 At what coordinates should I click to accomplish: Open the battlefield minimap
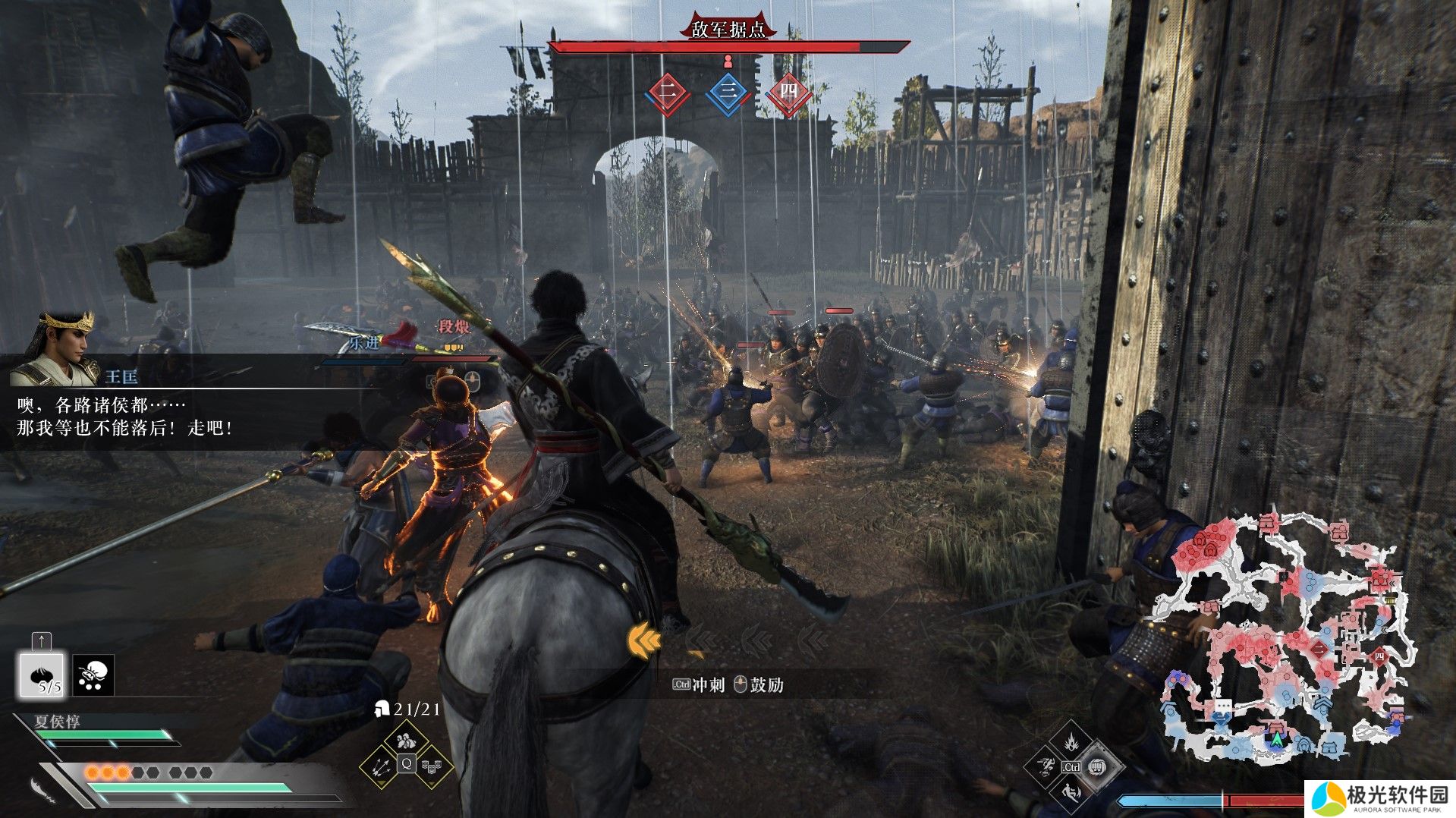pyautogui.click(x=1282, y=637)
